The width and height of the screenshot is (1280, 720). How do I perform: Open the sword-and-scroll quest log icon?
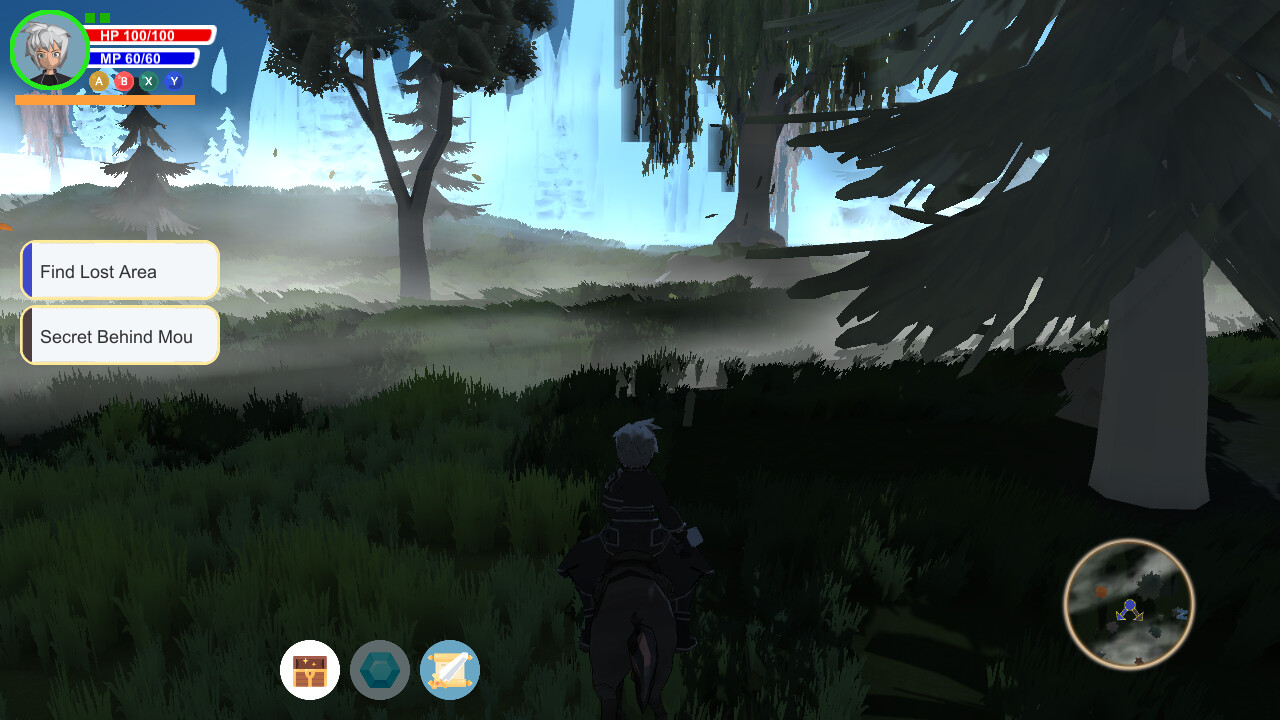449,670
